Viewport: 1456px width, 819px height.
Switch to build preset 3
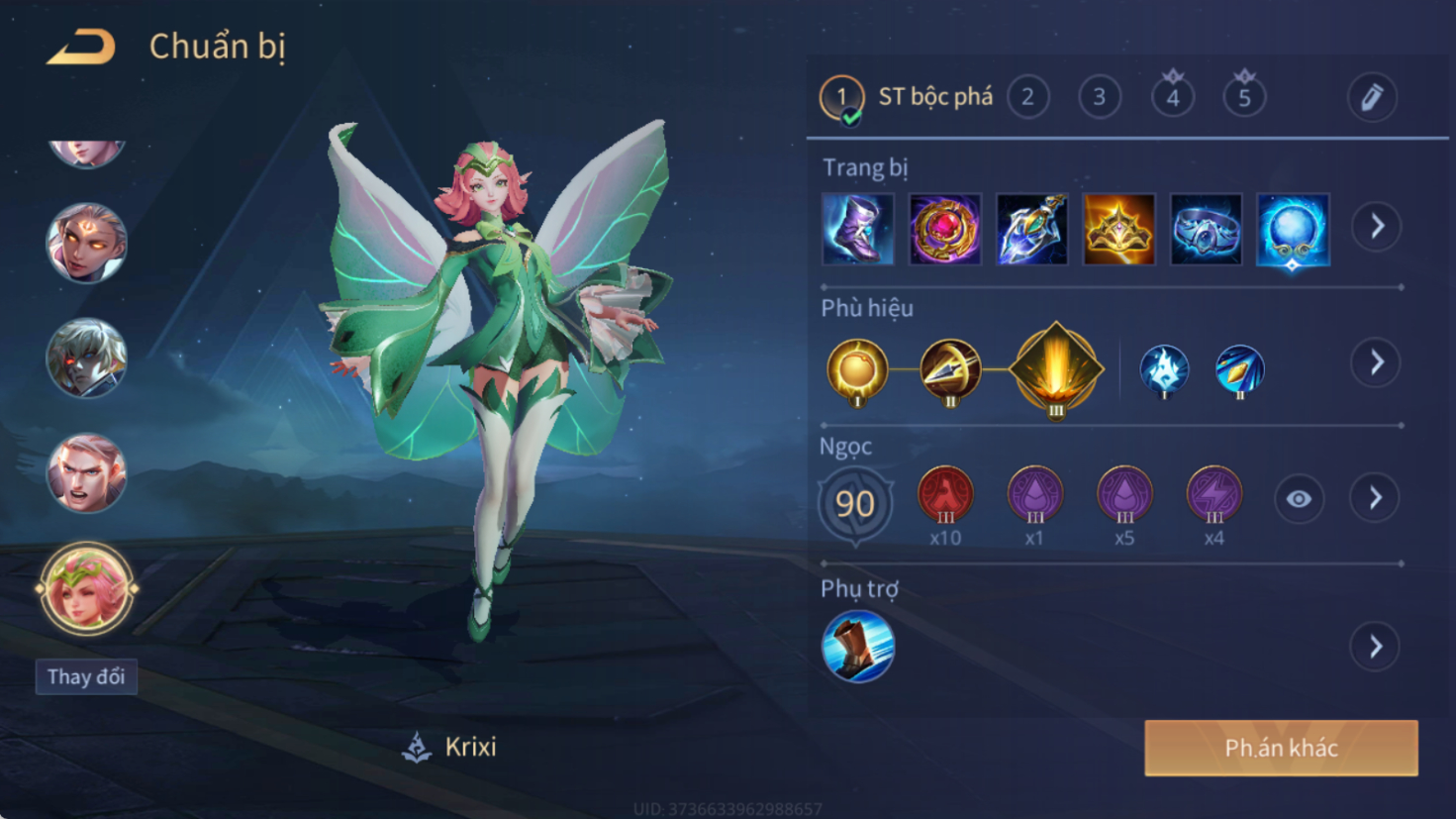1099,97
